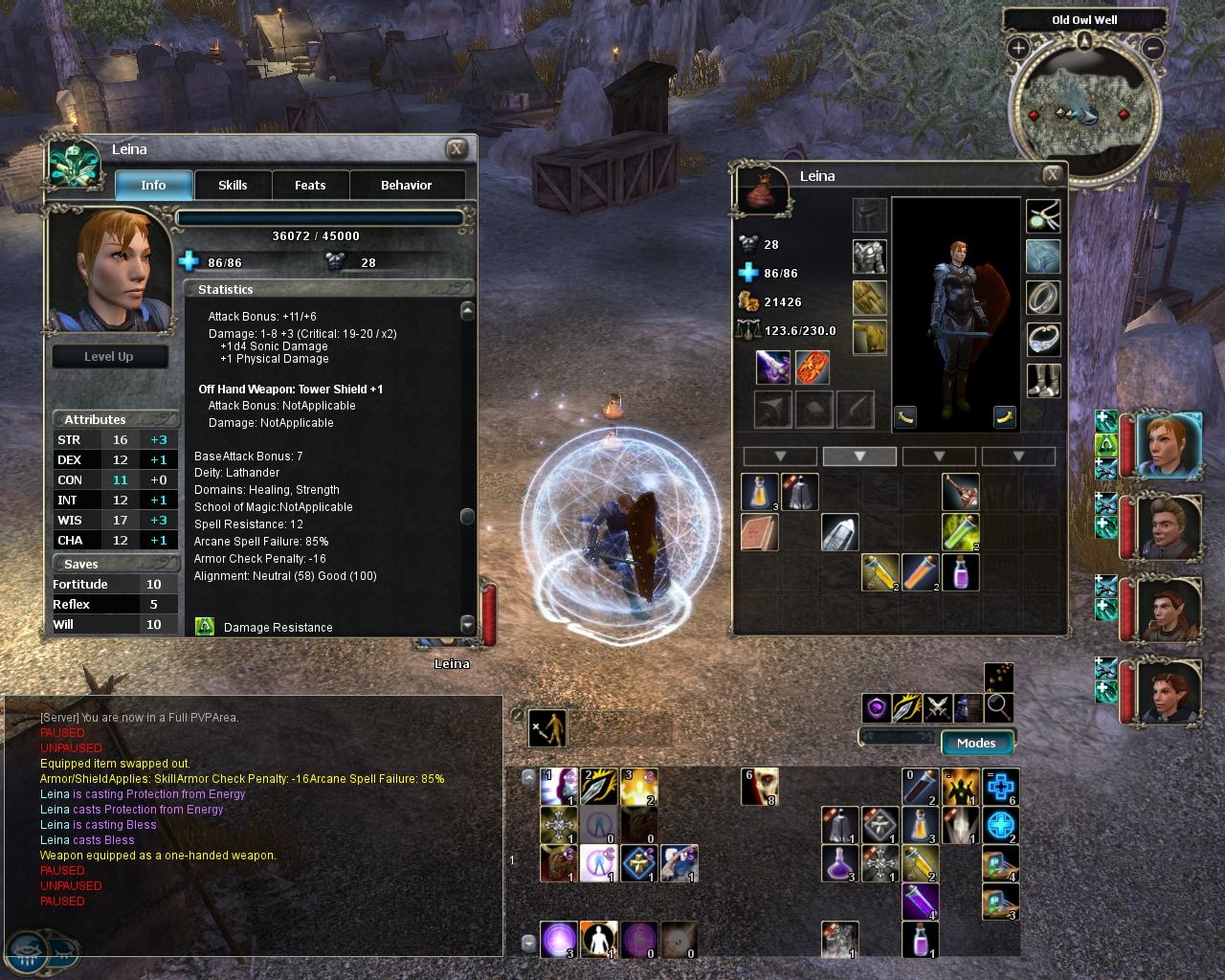Select the Info tab

pos(153,186)
